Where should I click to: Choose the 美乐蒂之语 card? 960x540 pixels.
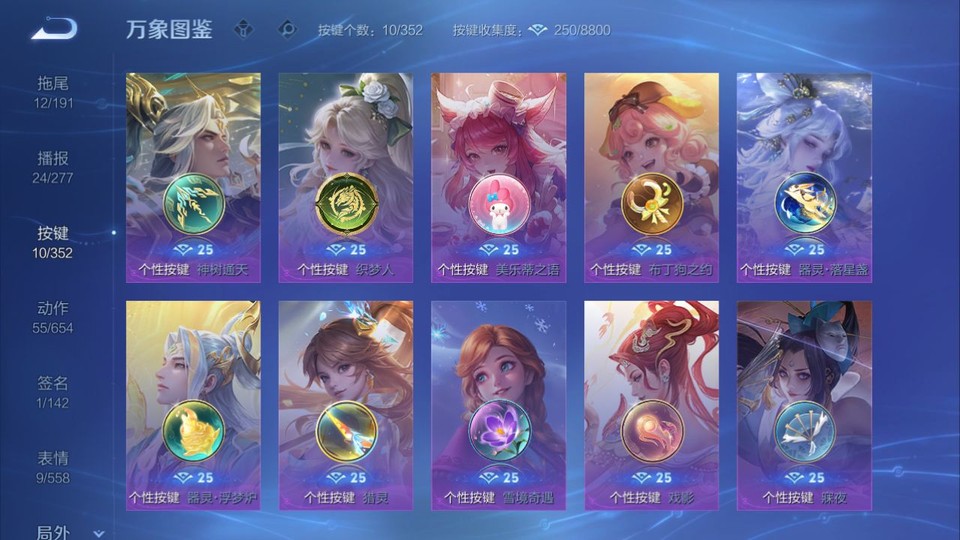[498, 177]
